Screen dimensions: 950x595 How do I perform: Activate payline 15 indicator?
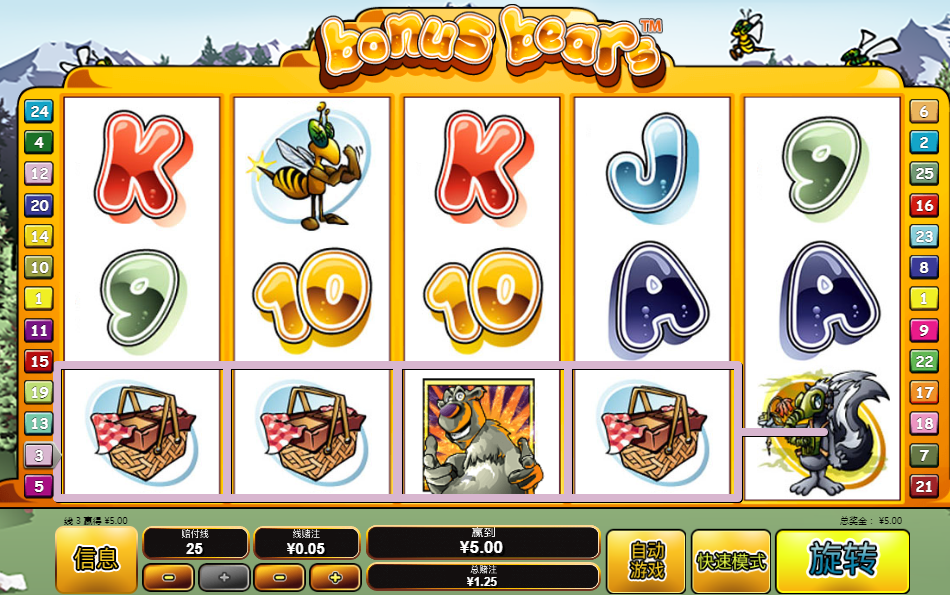click(39, 361)
